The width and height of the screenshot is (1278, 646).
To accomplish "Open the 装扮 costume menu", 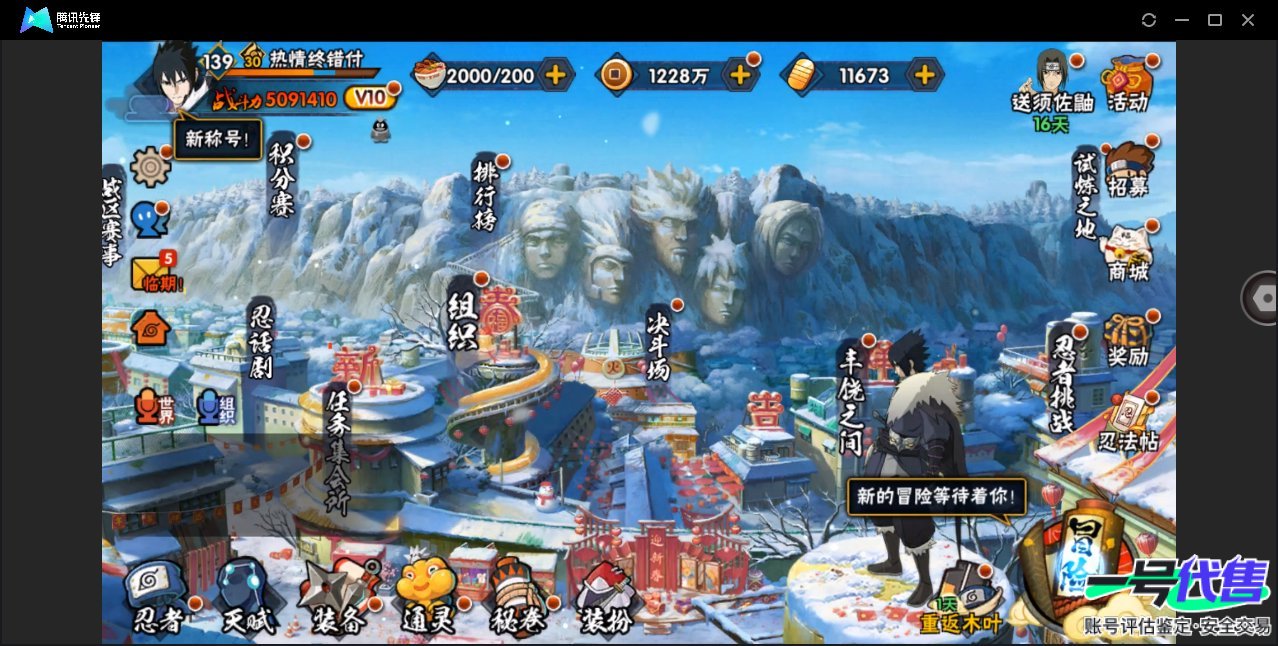I will (x=605, y=598).
